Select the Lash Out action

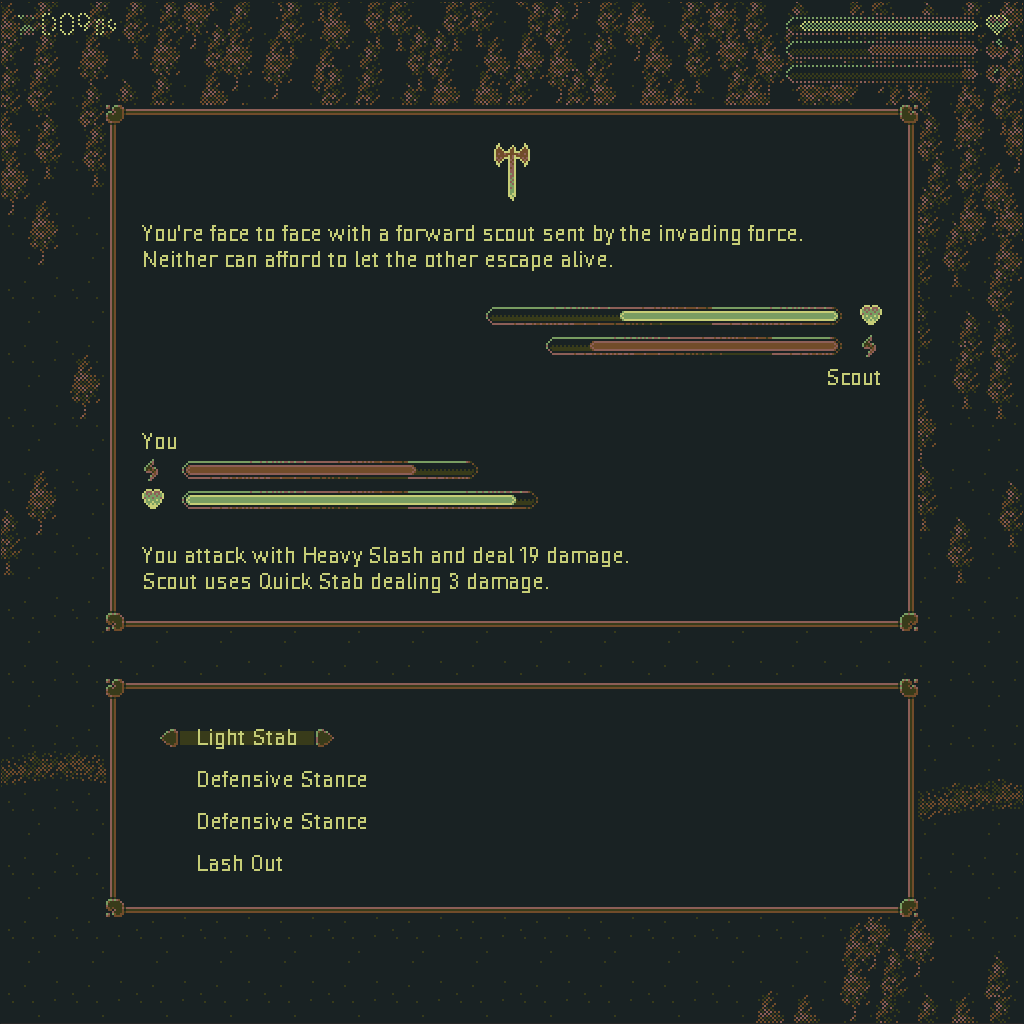240,864
